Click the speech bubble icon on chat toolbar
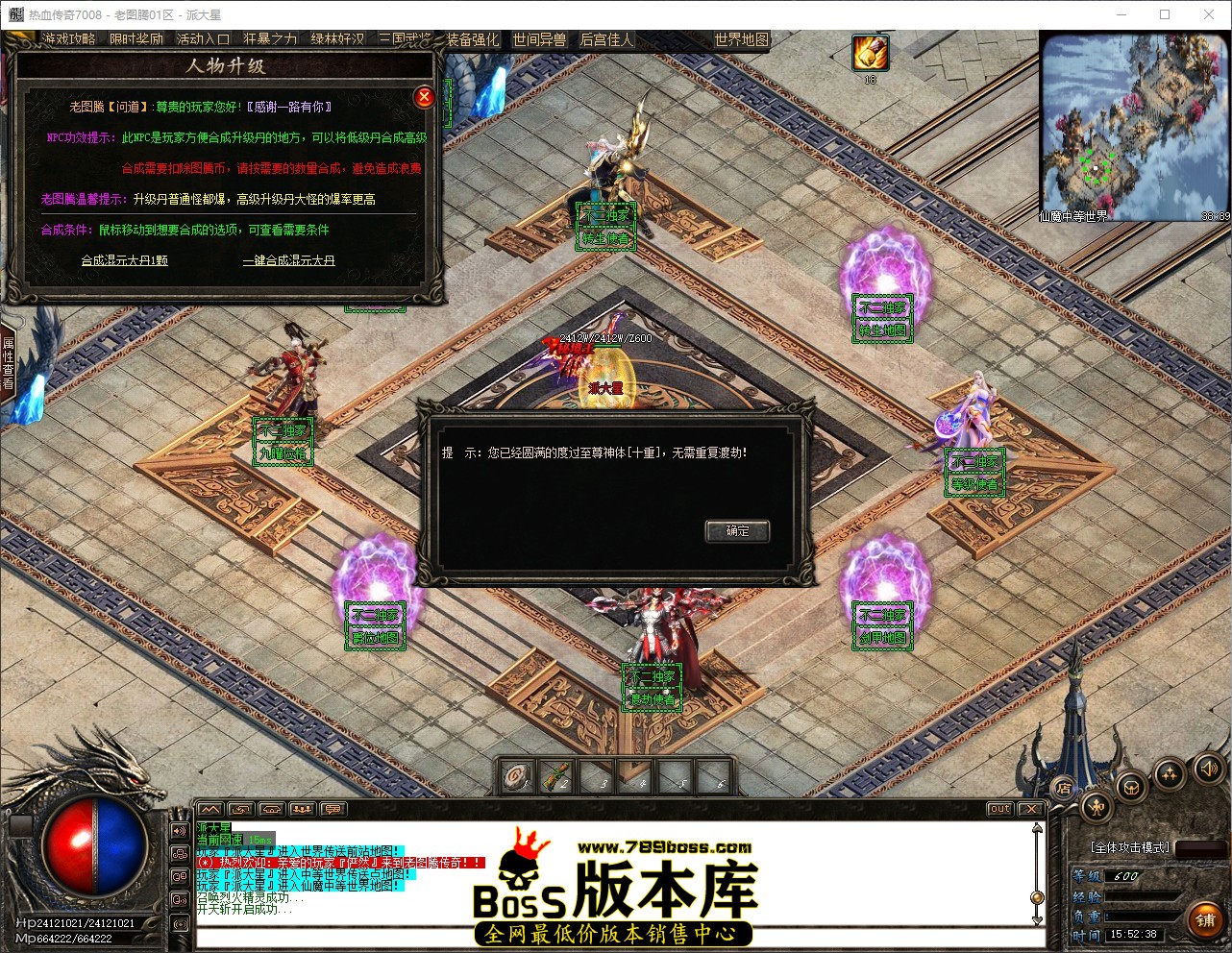This screenshot has height=953, width=1232. point(332,809)
